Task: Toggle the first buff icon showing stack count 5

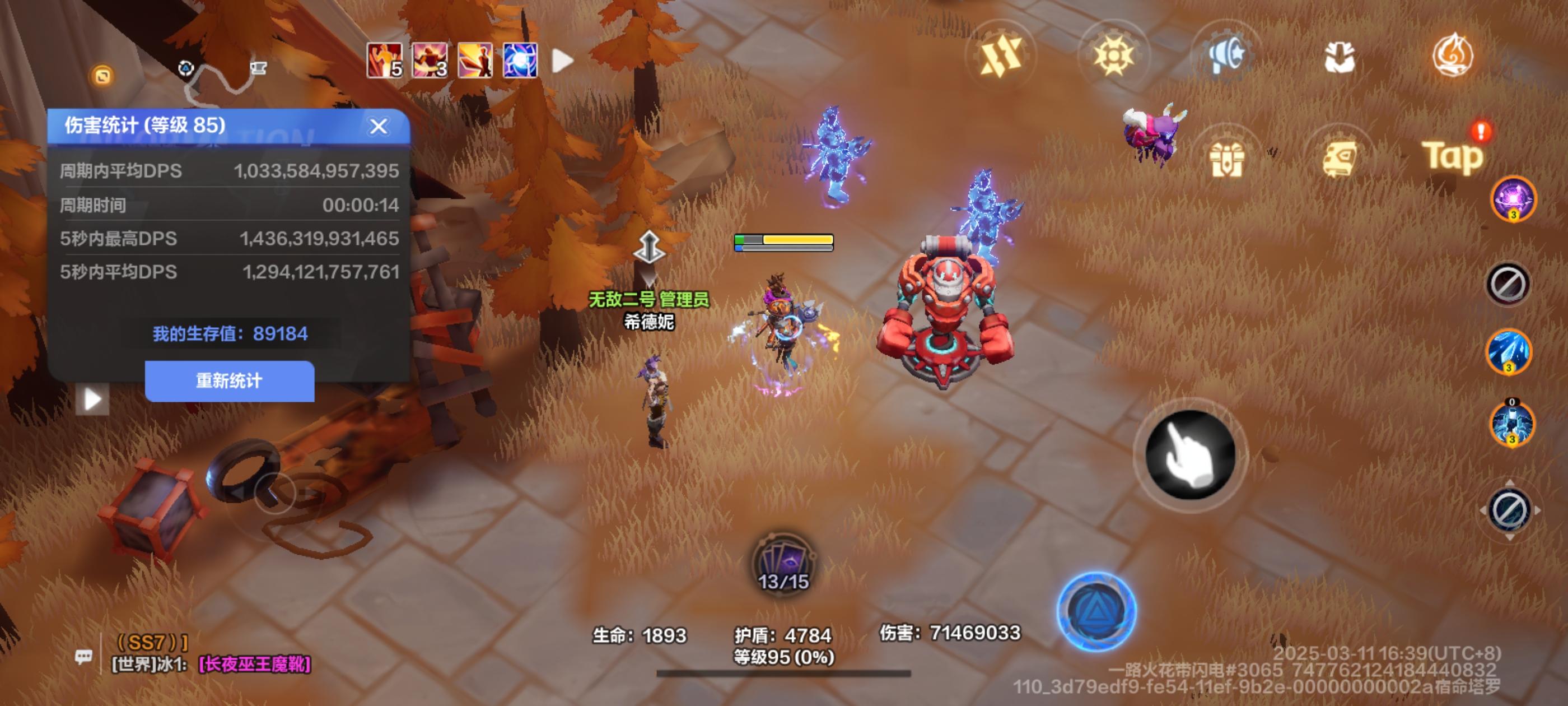Action: click(384, 61)
